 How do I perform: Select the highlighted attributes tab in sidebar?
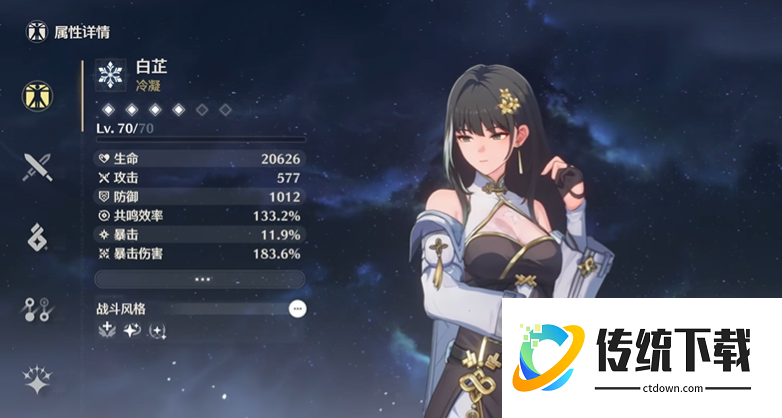pos(38,95)
